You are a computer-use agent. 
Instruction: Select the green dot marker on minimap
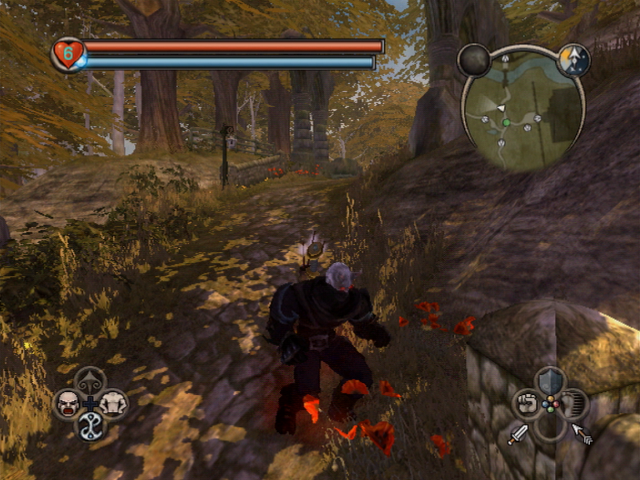506,123
